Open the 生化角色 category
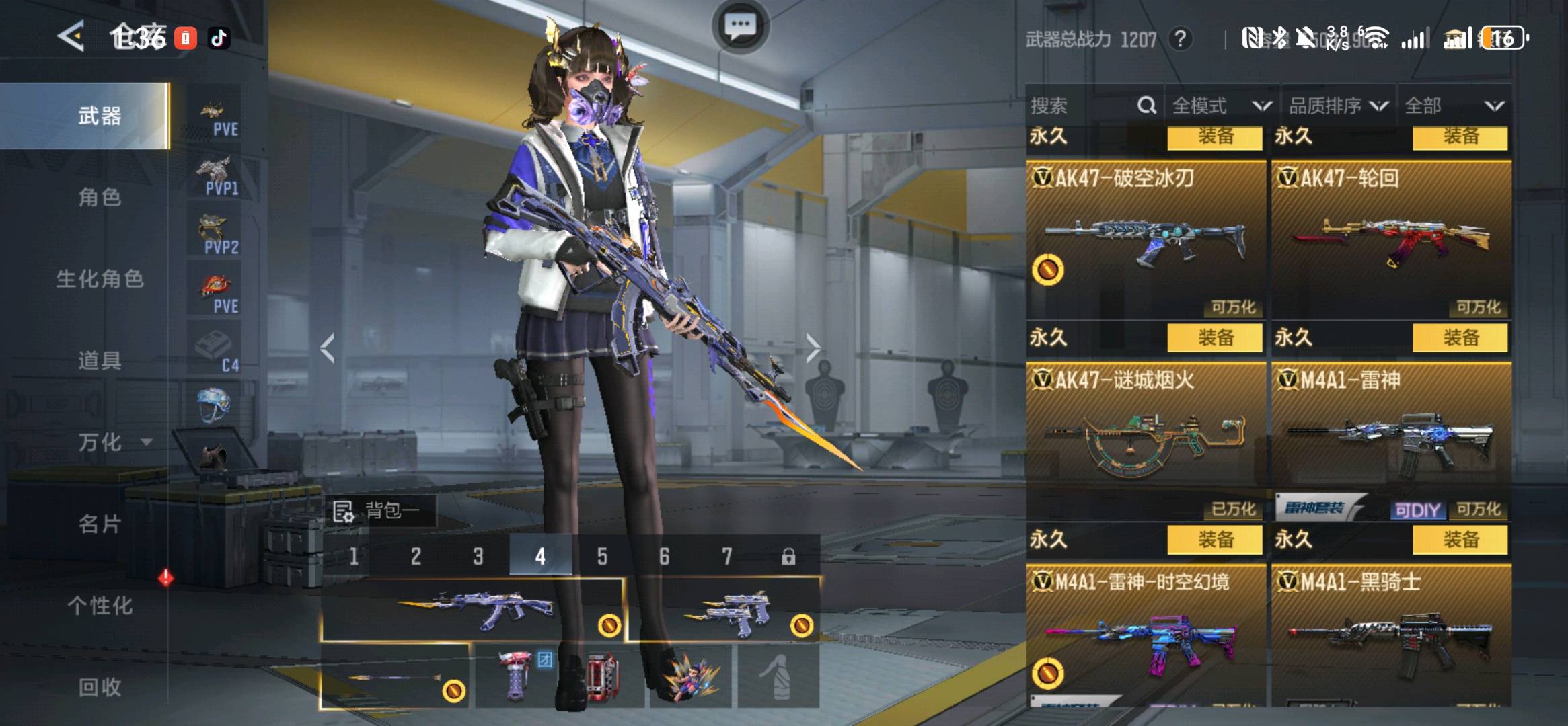Screen dimensions: 1568x726 [100, 279]
